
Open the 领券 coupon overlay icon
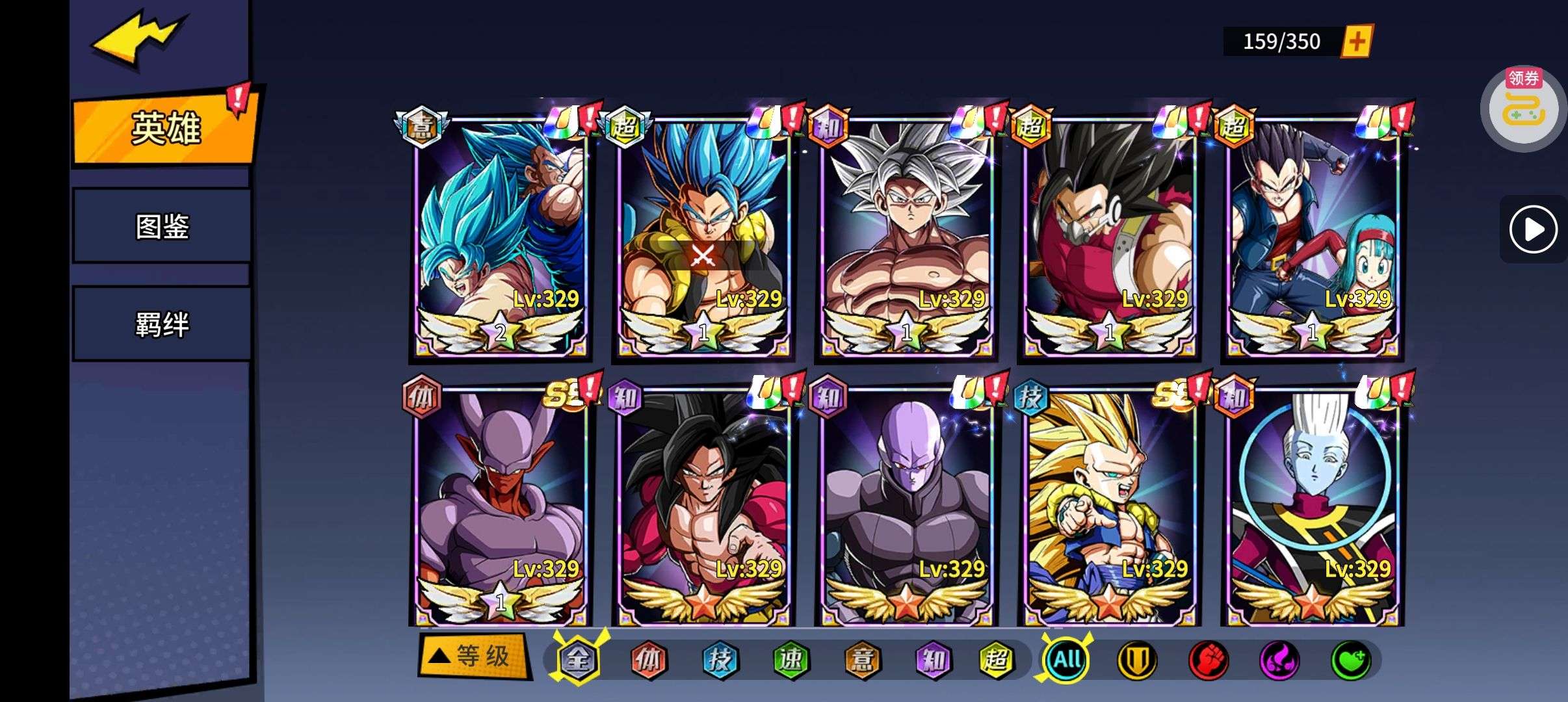tap(1522, 109)
